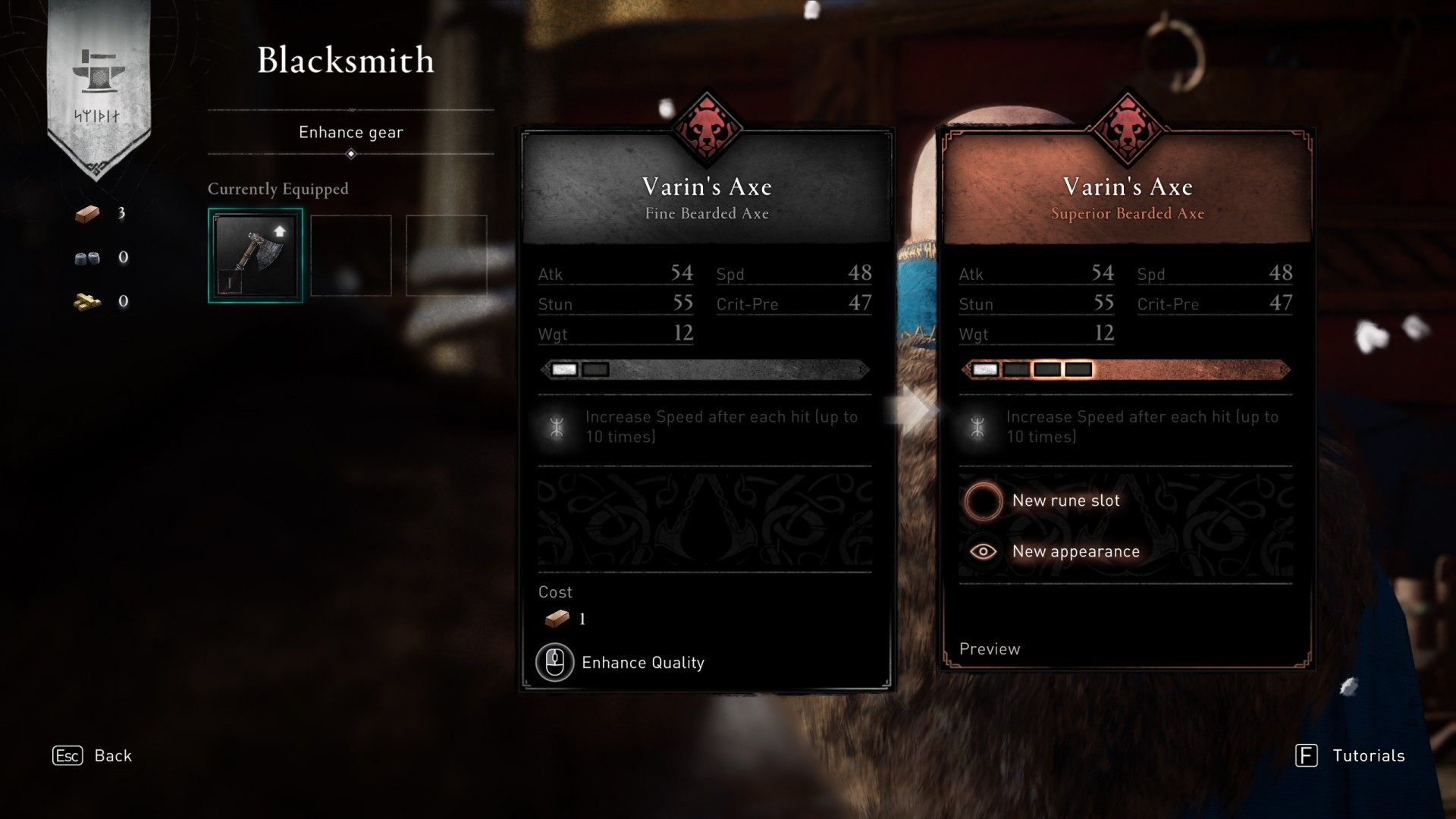
Task: Go back with the Back button
Action: [93, 755]
